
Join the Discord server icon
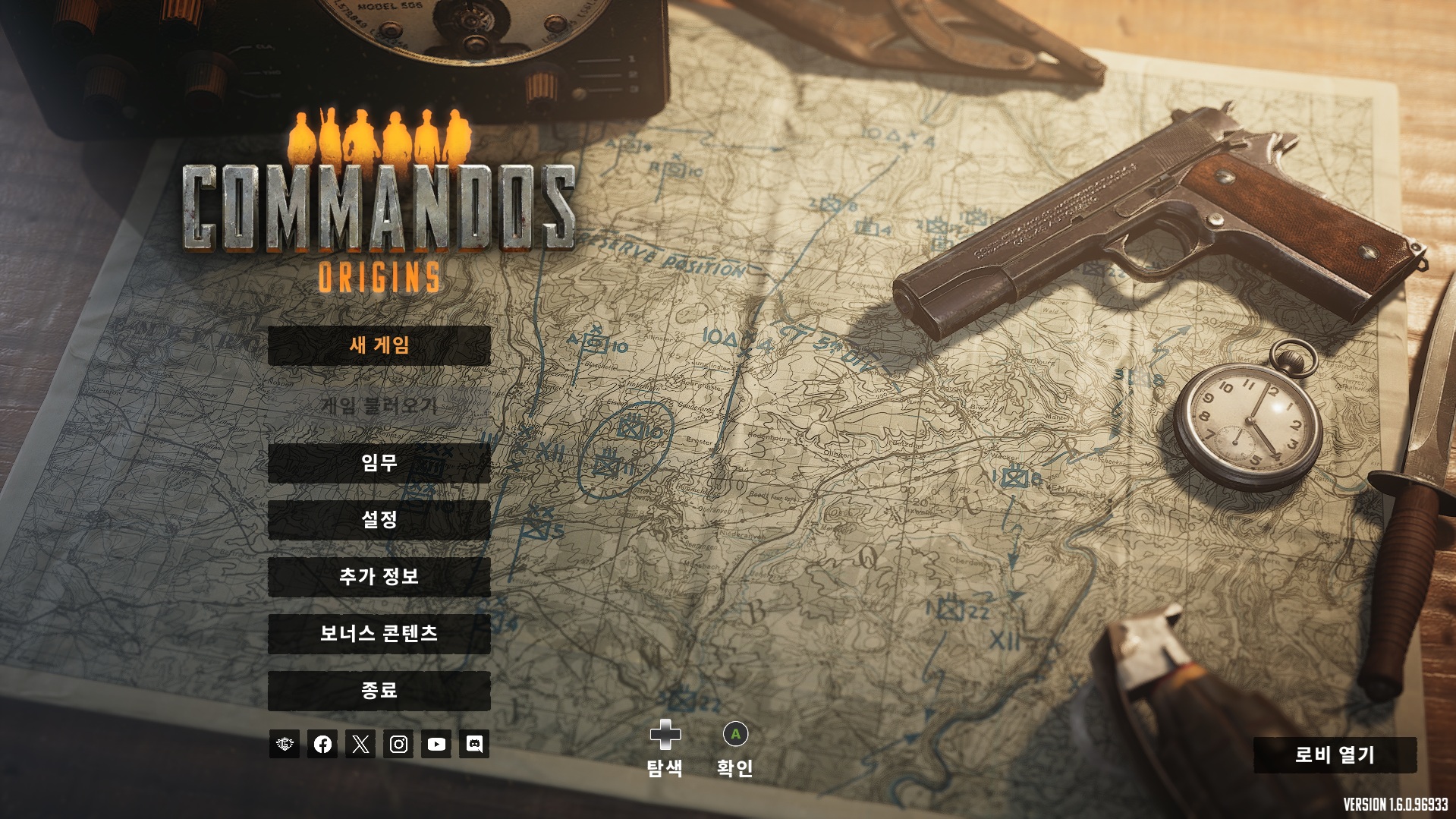474,744
